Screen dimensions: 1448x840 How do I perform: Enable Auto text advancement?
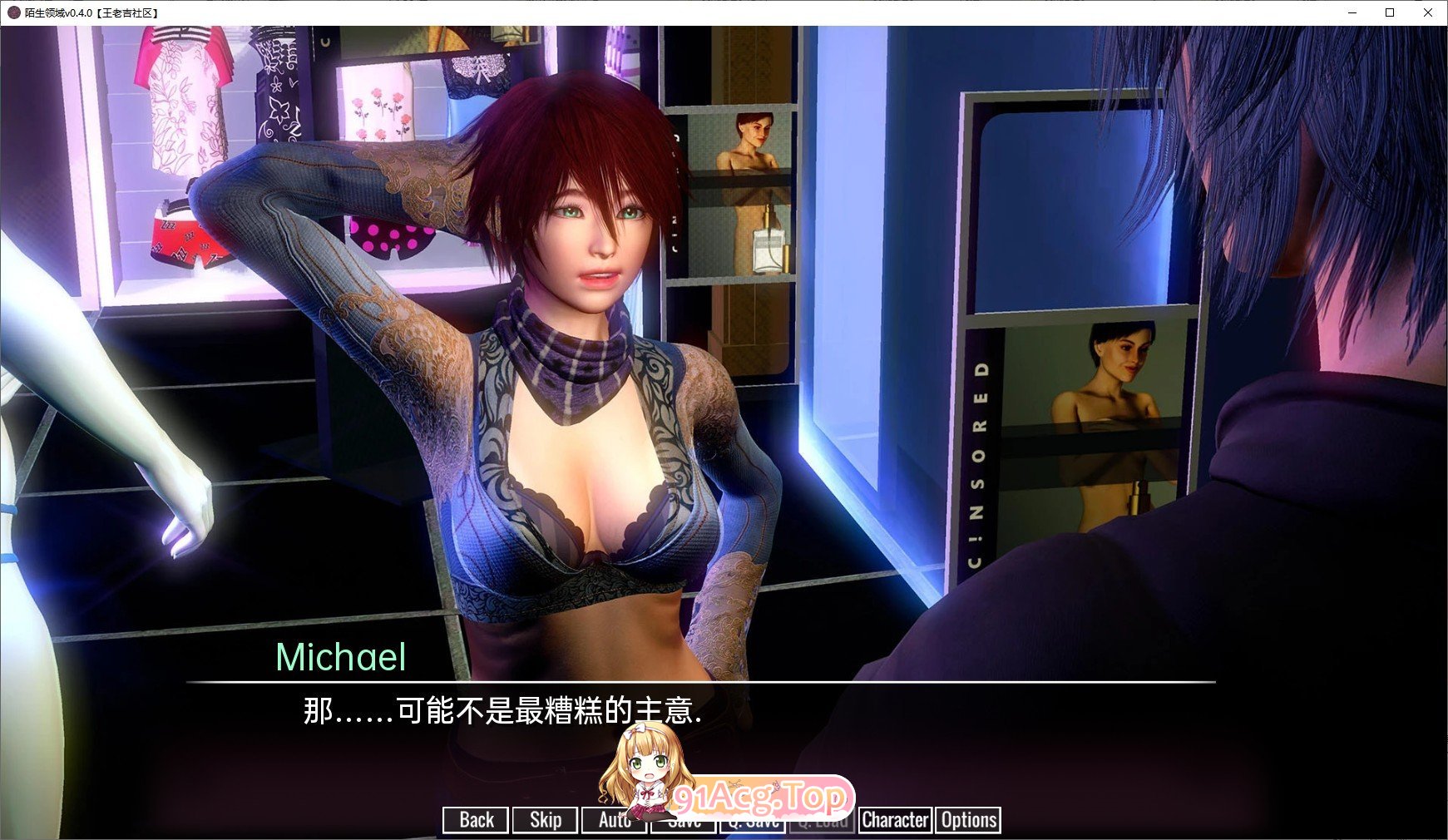[614, 820]
